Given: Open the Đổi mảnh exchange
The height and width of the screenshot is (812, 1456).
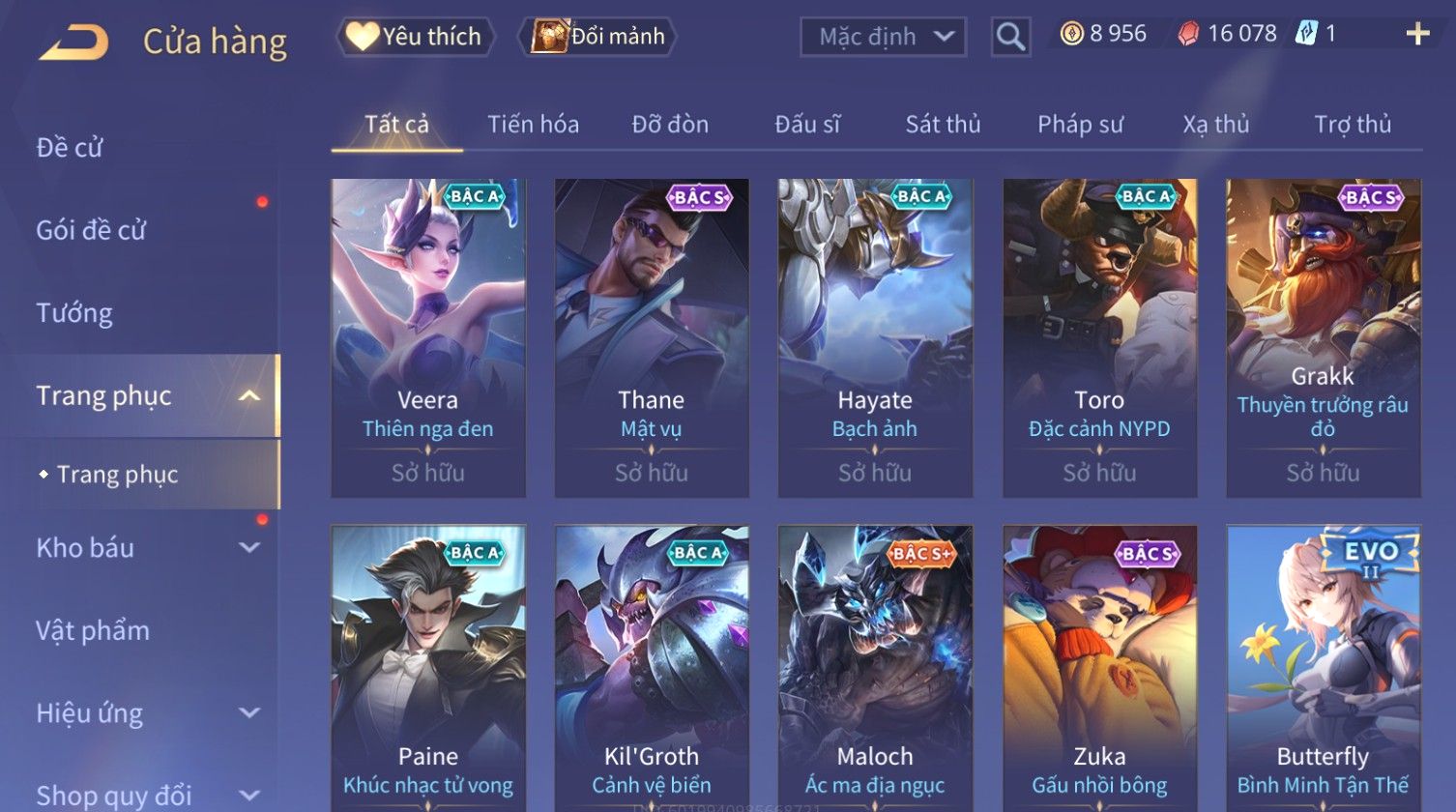Looking at the screenshot, I should click(x=598, y=37).
